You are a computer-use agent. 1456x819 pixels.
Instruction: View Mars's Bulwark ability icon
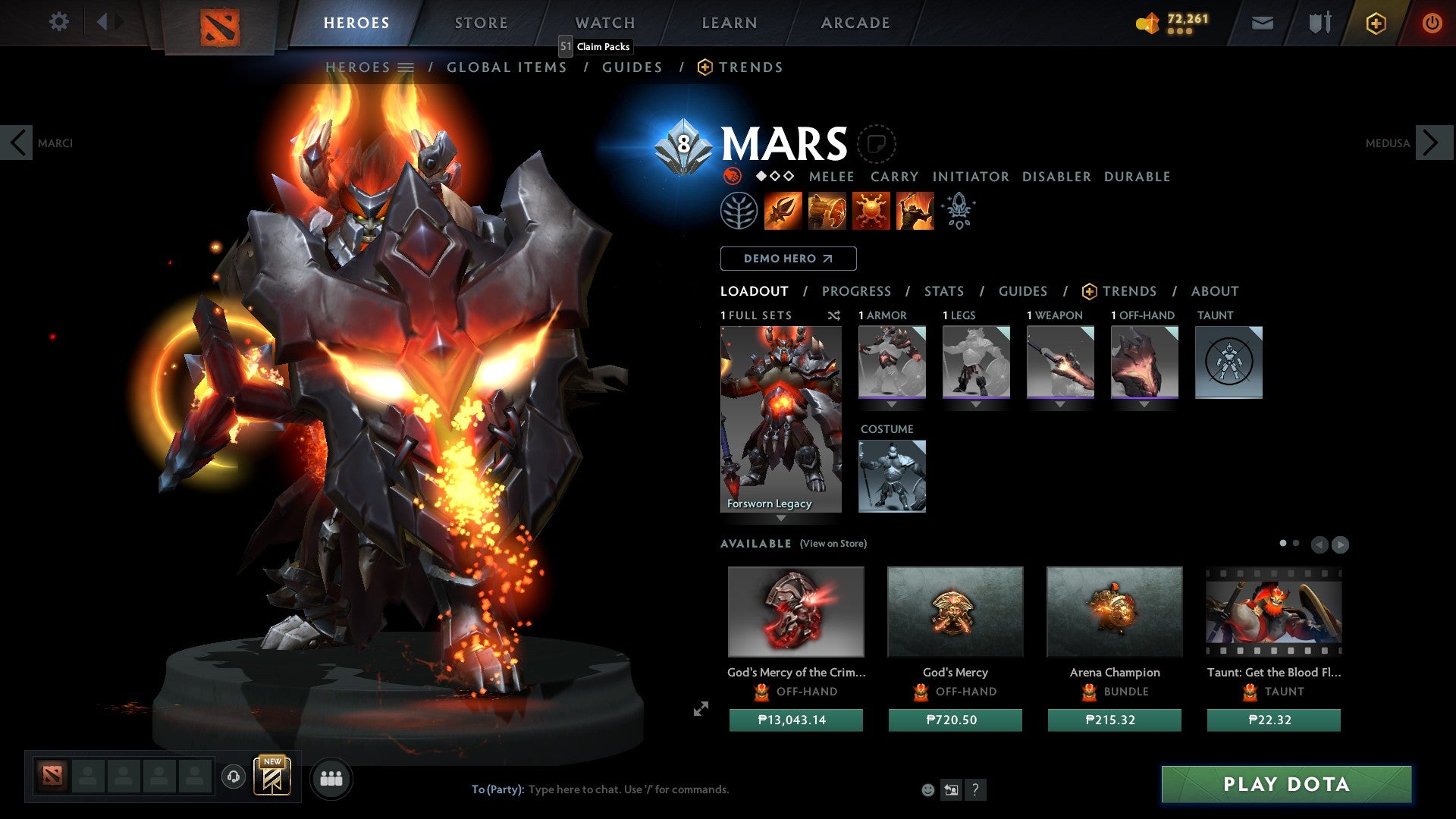(x=871, y=210)
